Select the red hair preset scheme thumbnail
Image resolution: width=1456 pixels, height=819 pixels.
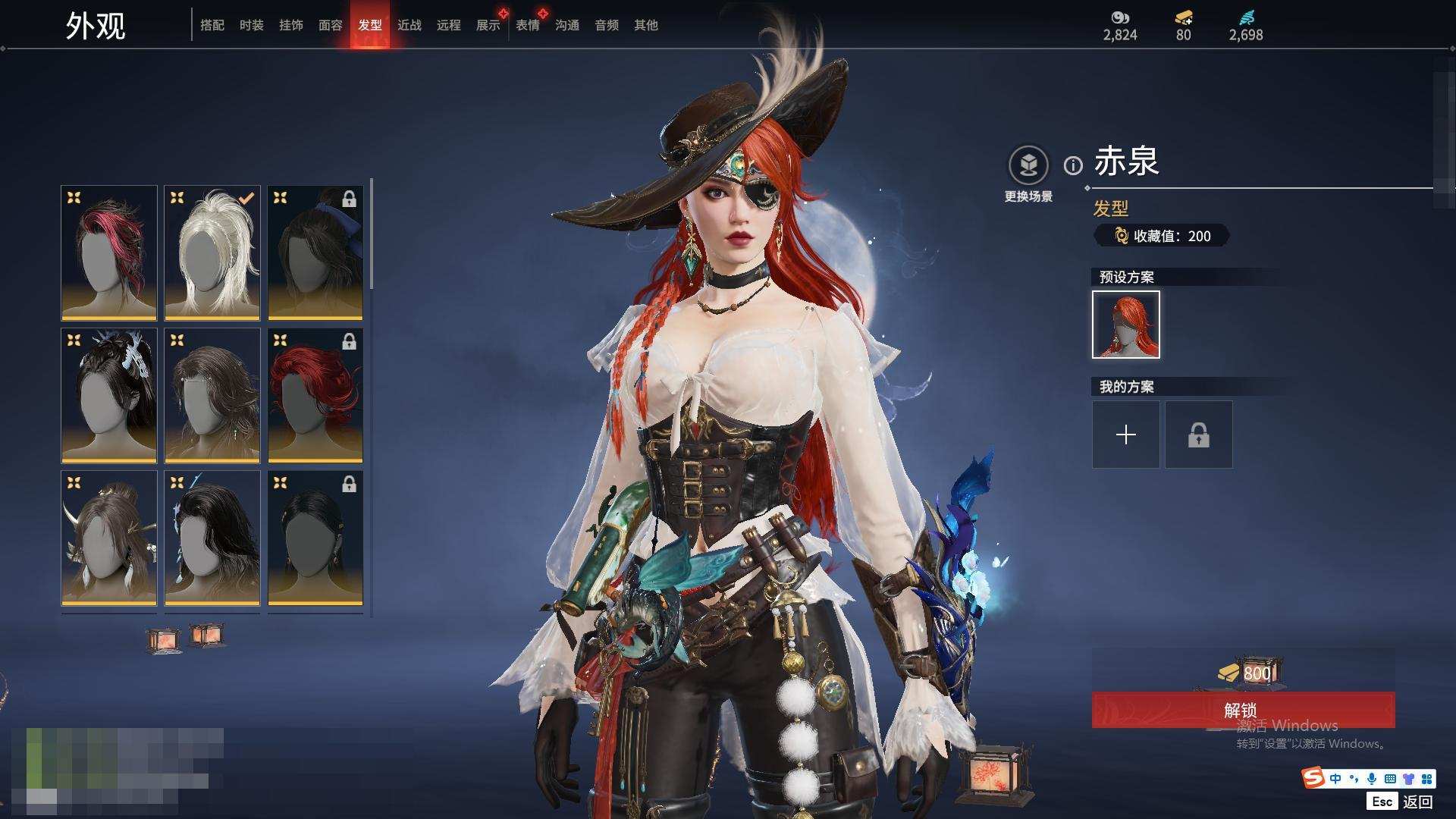coord(1125,325)
